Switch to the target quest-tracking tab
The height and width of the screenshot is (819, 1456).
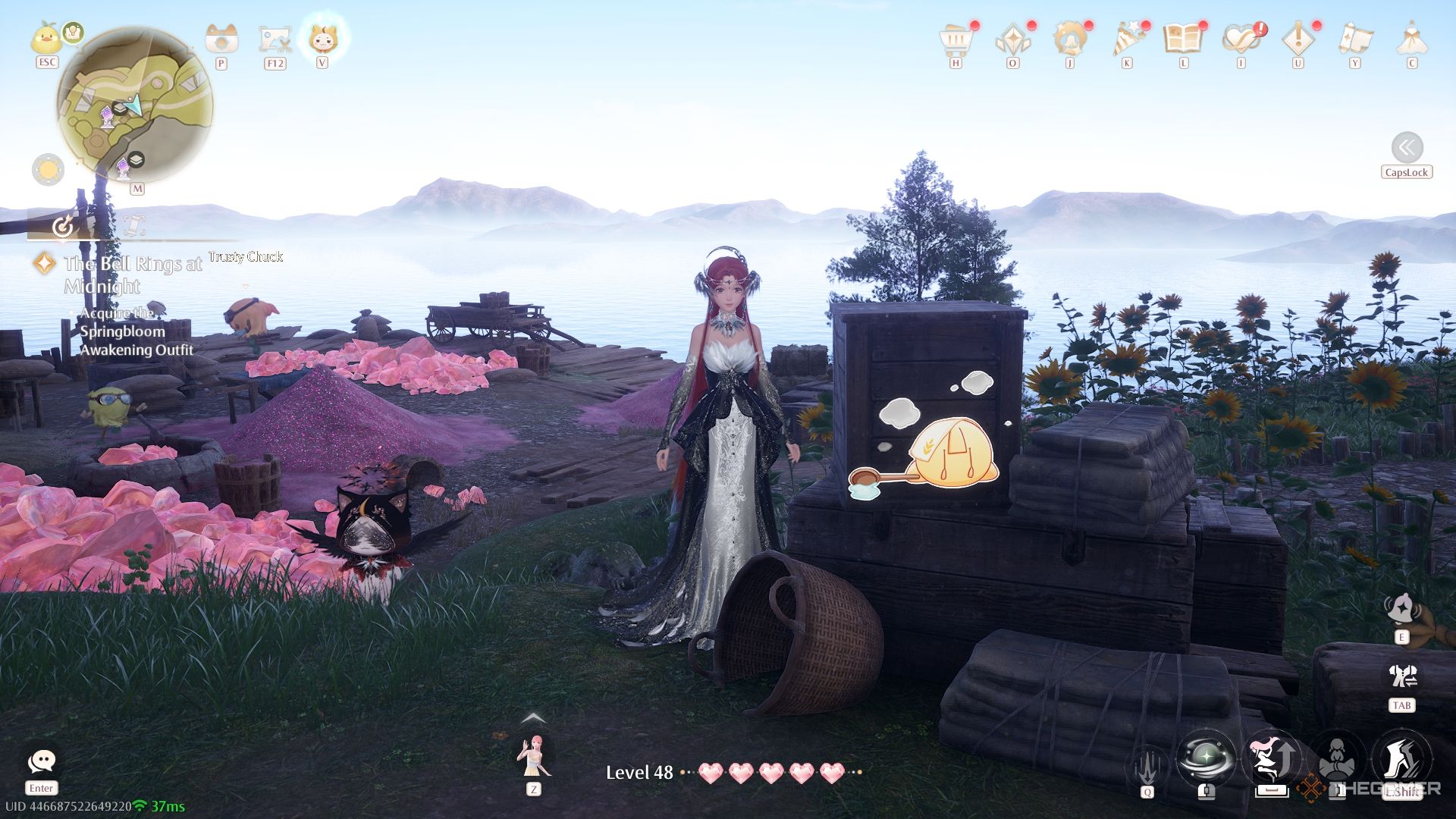(64, 226)
